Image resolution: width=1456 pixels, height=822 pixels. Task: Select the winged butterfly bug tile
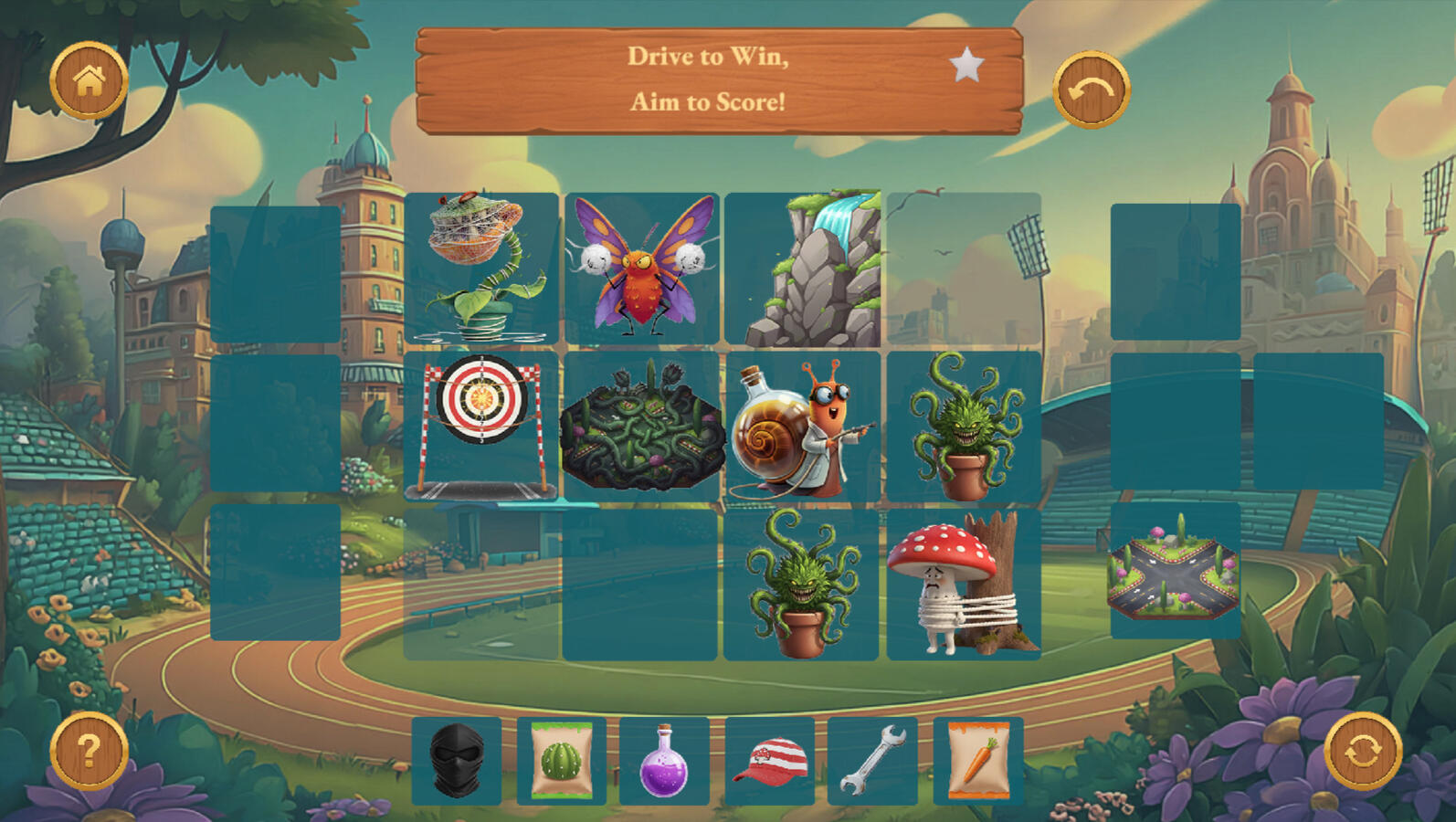coord(642,268)
